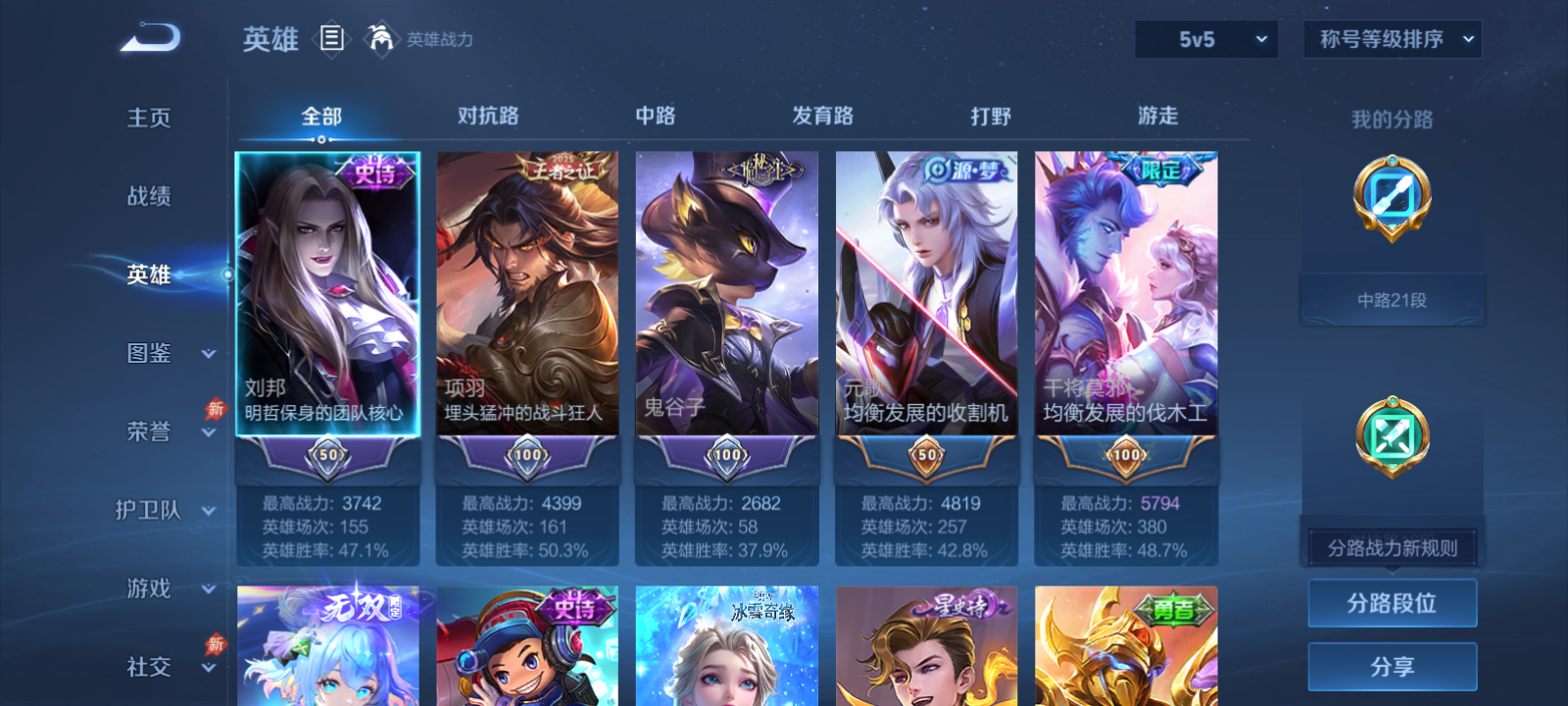The width and height of the screenshot is (1568, 706).
Task: Switch to the 对抗路 tab
Action: tap(487, 116)
